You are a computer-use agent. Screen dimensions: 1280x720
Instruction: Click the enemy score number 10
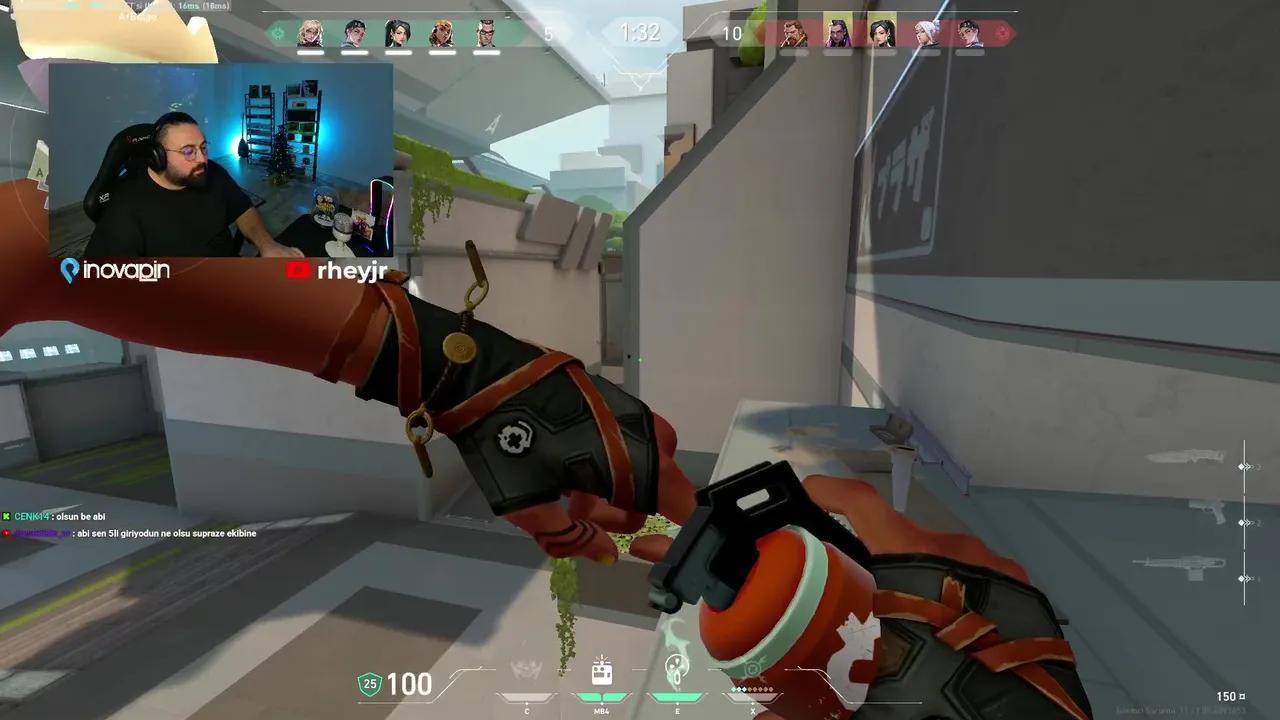(x=732, y=33)
